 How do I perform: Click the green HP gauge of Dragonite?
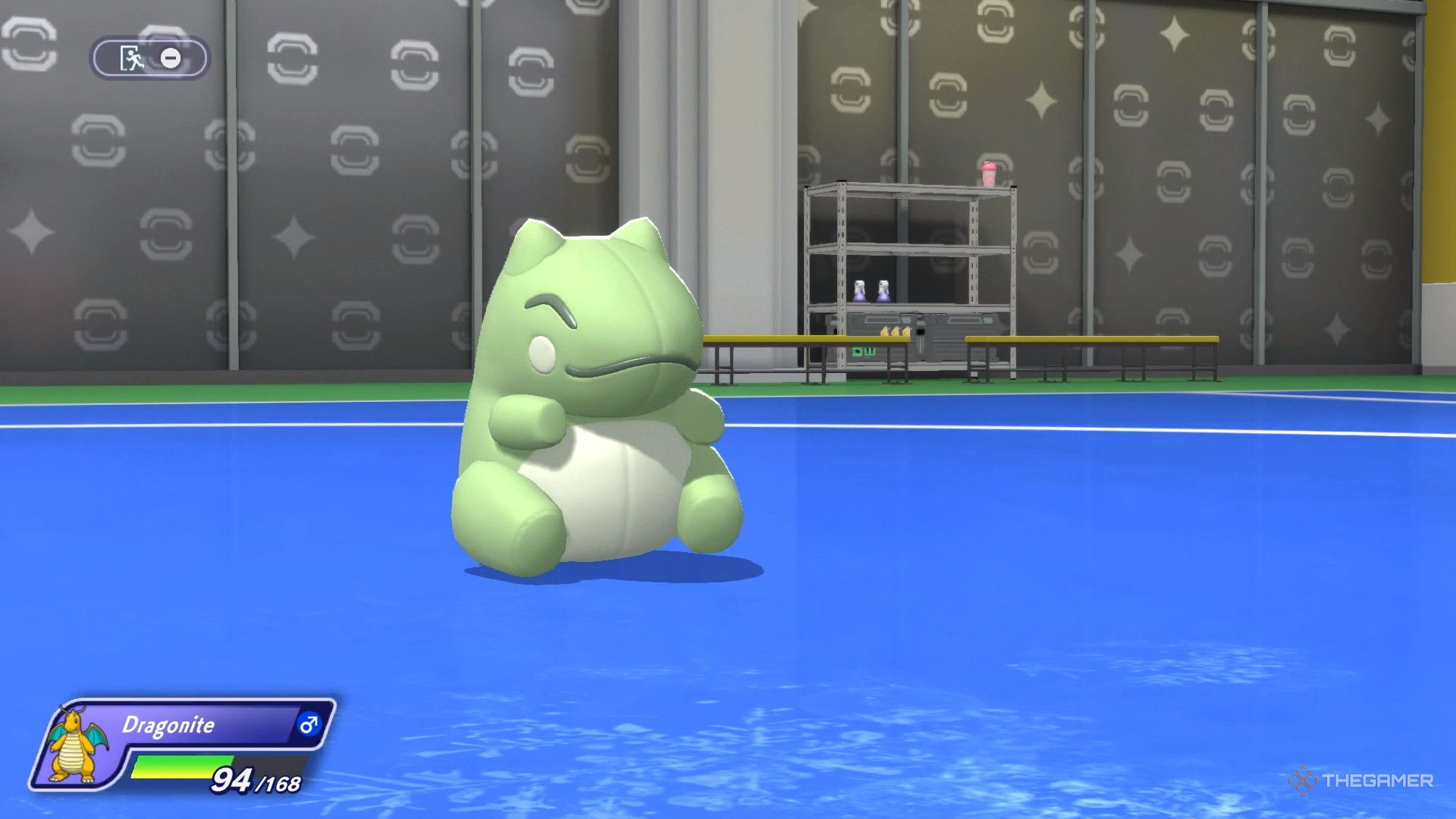point(182,764)
